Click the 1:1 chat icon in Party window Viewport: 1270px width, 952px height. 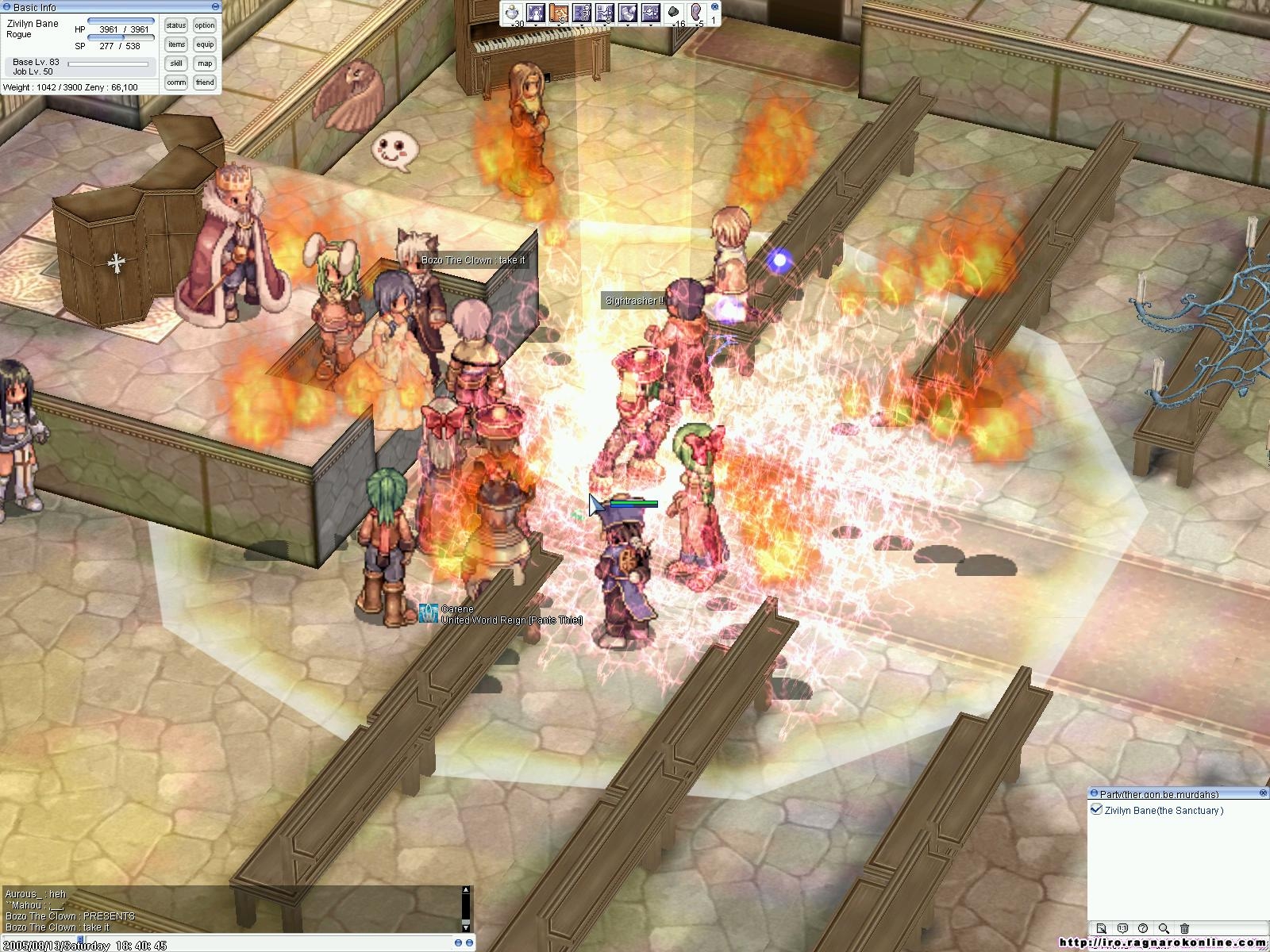click(x=1122, y=928)
